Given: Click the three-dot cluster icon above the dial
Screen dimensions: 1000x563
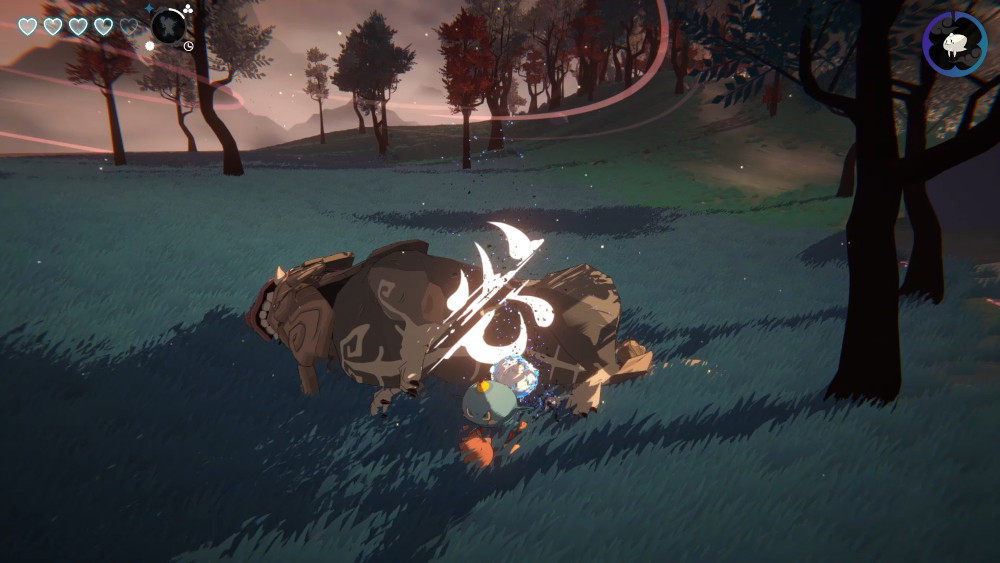Looking at the screenshot, I should [187, 9].
